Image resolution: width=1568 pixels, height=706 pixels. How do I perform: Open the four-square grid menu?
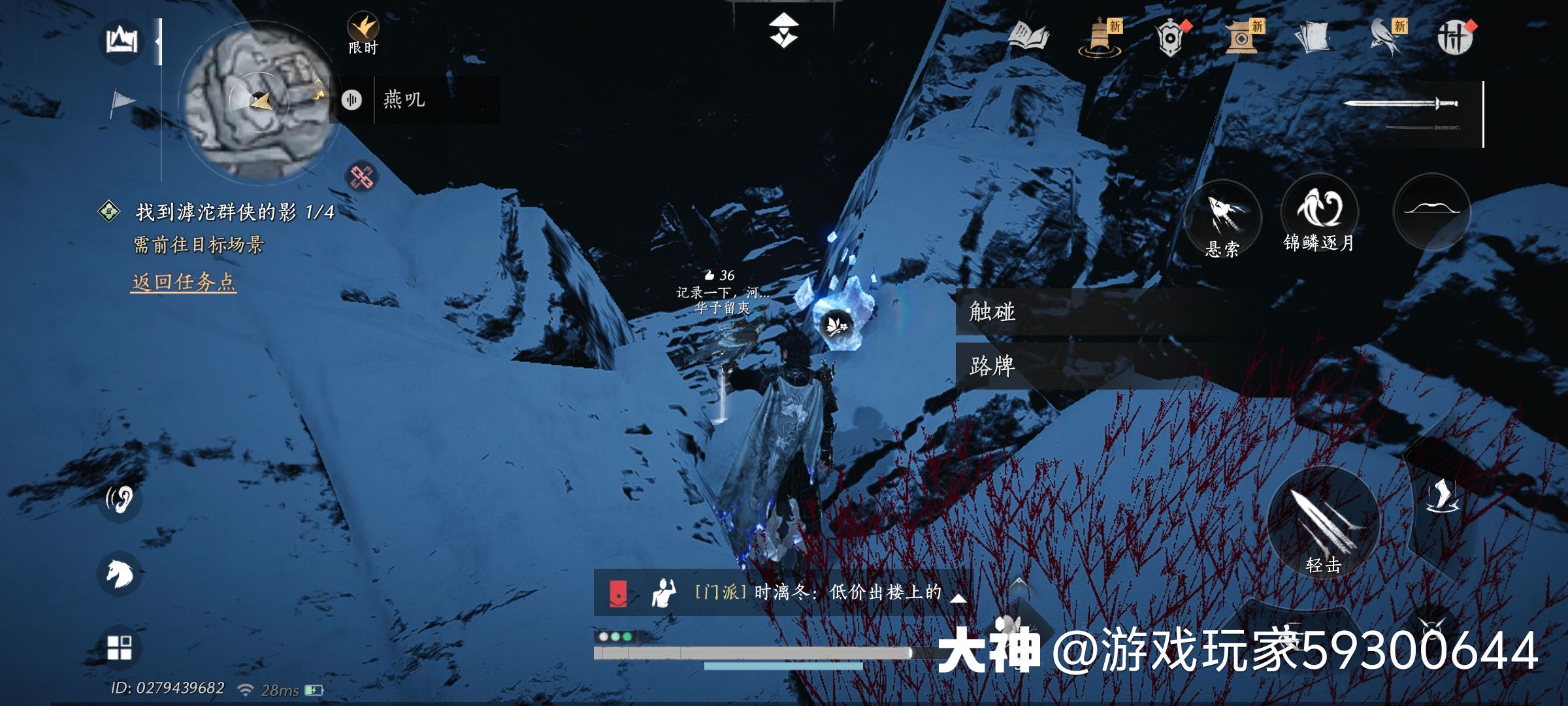pos(120,648)
